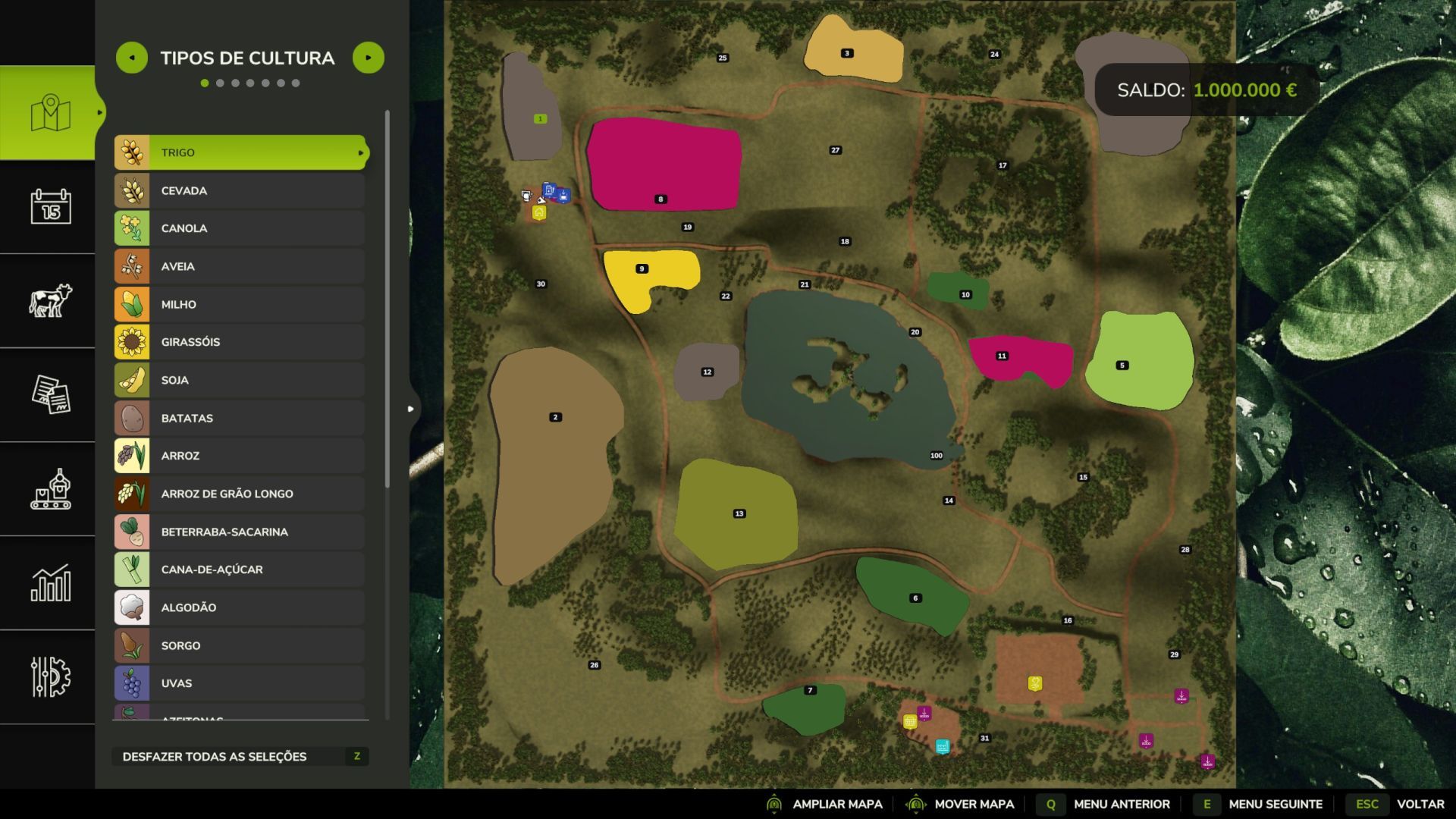Click the Soja crop entry
The height and width of the screenshot is (819, 1456).
(240, 380)
